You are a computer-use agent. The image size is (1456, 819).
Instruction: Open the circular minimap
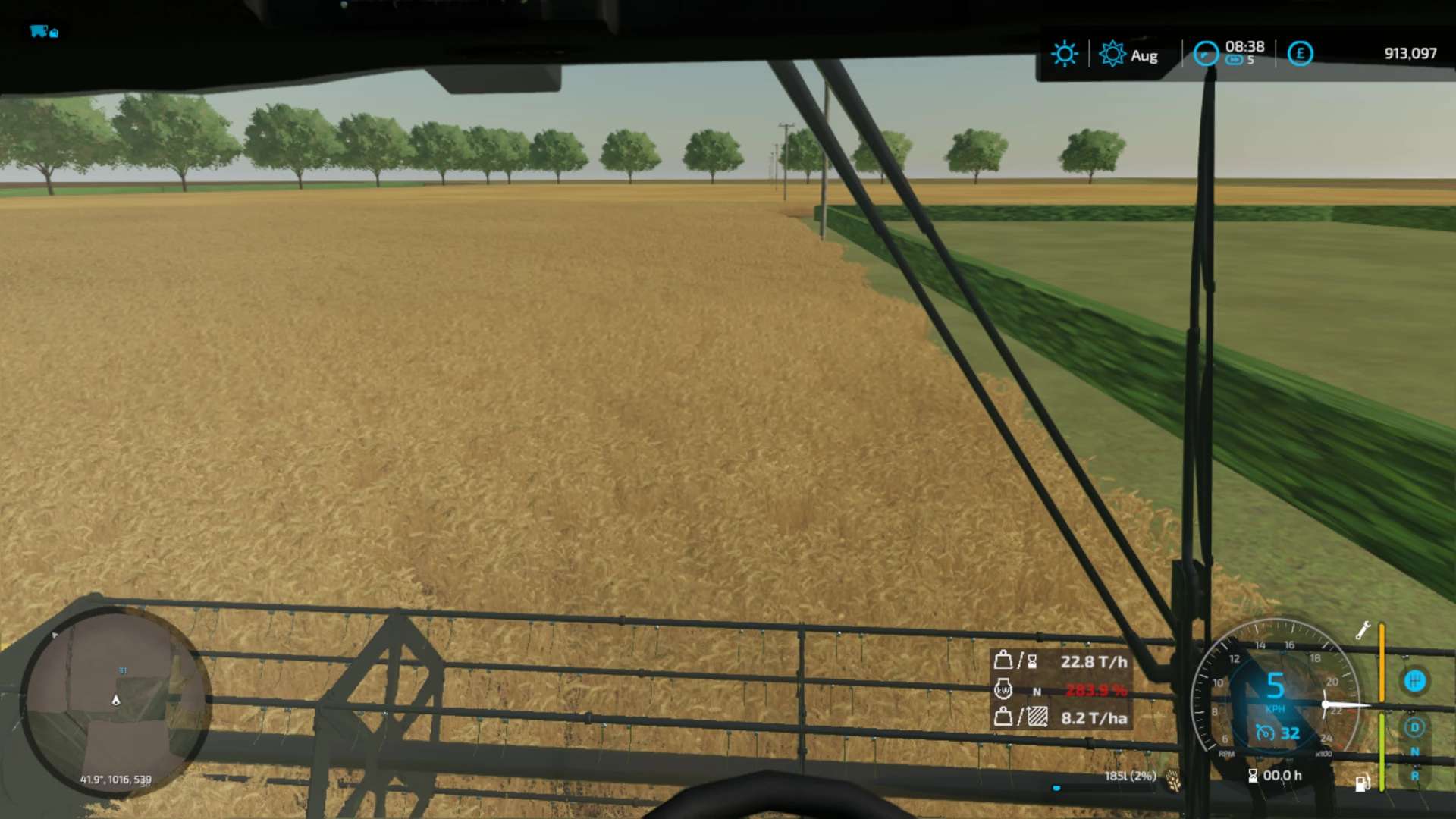(x=115, y=701)
